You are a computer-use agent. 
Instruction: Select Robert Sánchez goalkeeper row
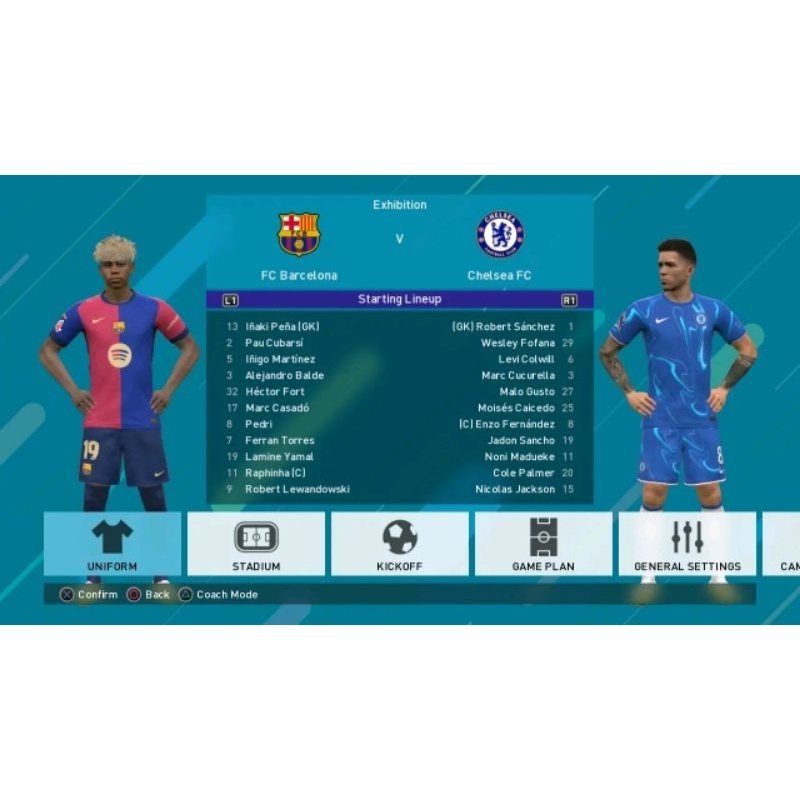516,327
